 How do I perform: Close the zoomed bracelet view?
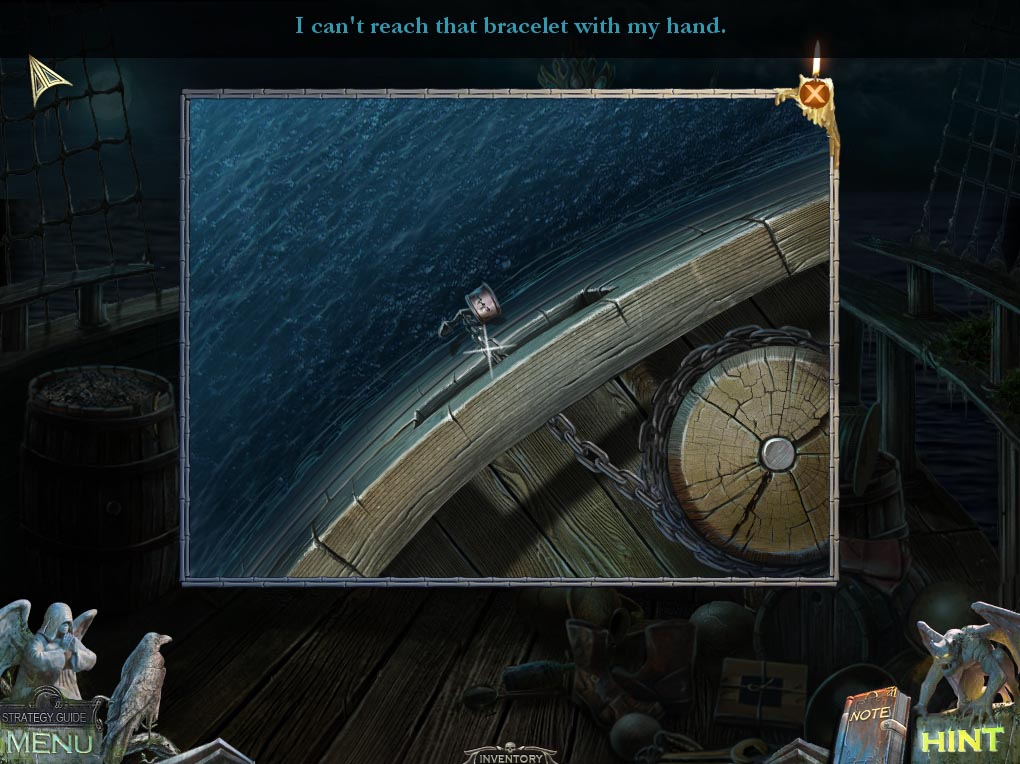(x=816, y=95)
